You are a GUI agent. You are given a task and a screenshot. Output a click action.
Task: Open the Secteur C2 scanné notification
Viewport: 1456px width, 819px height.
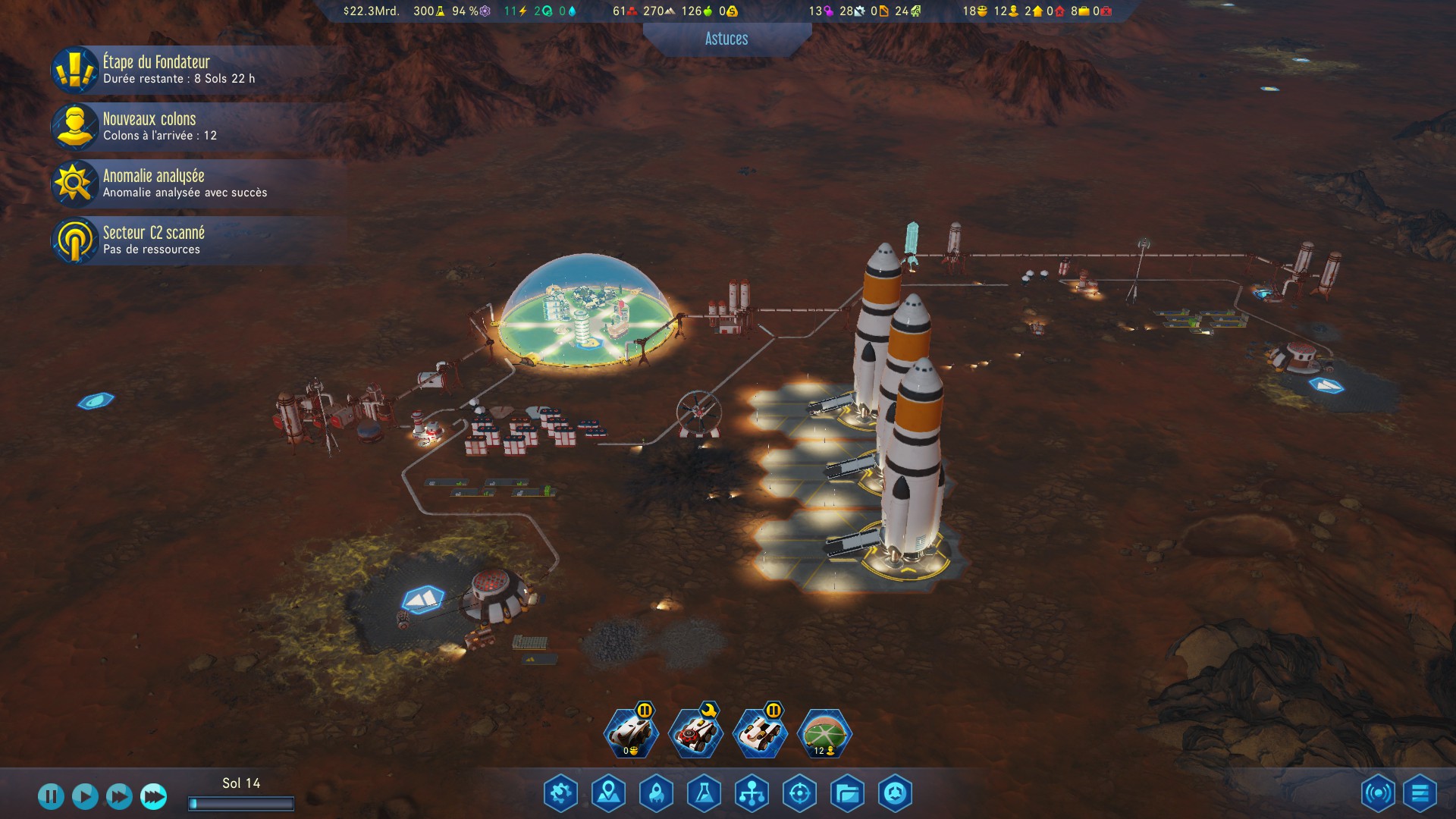pos(153,240)
